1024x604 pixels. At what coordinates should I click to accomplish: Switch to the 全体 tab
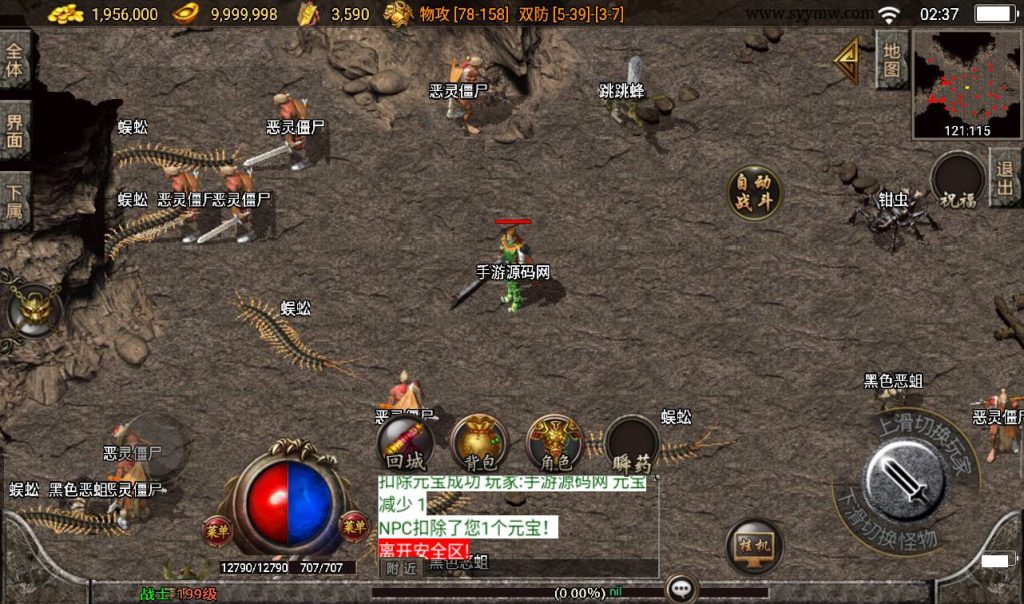pos(15,59)
